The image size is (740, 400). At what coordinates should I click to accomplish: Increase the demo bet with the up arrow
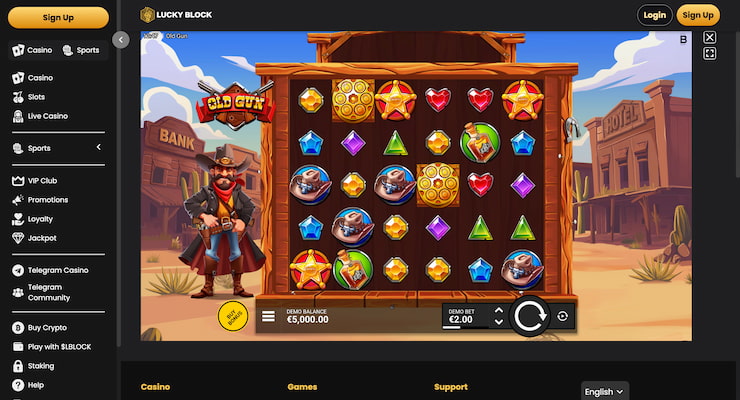[499, 311]
